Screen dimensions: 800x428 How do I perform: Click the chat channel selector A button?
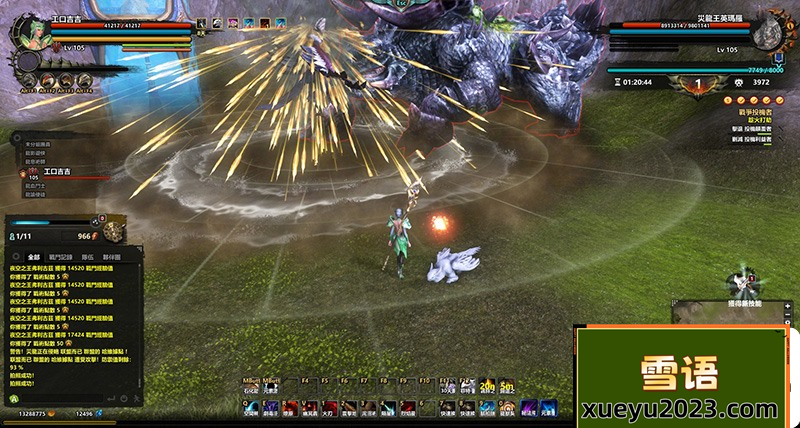tap(15, 398)
